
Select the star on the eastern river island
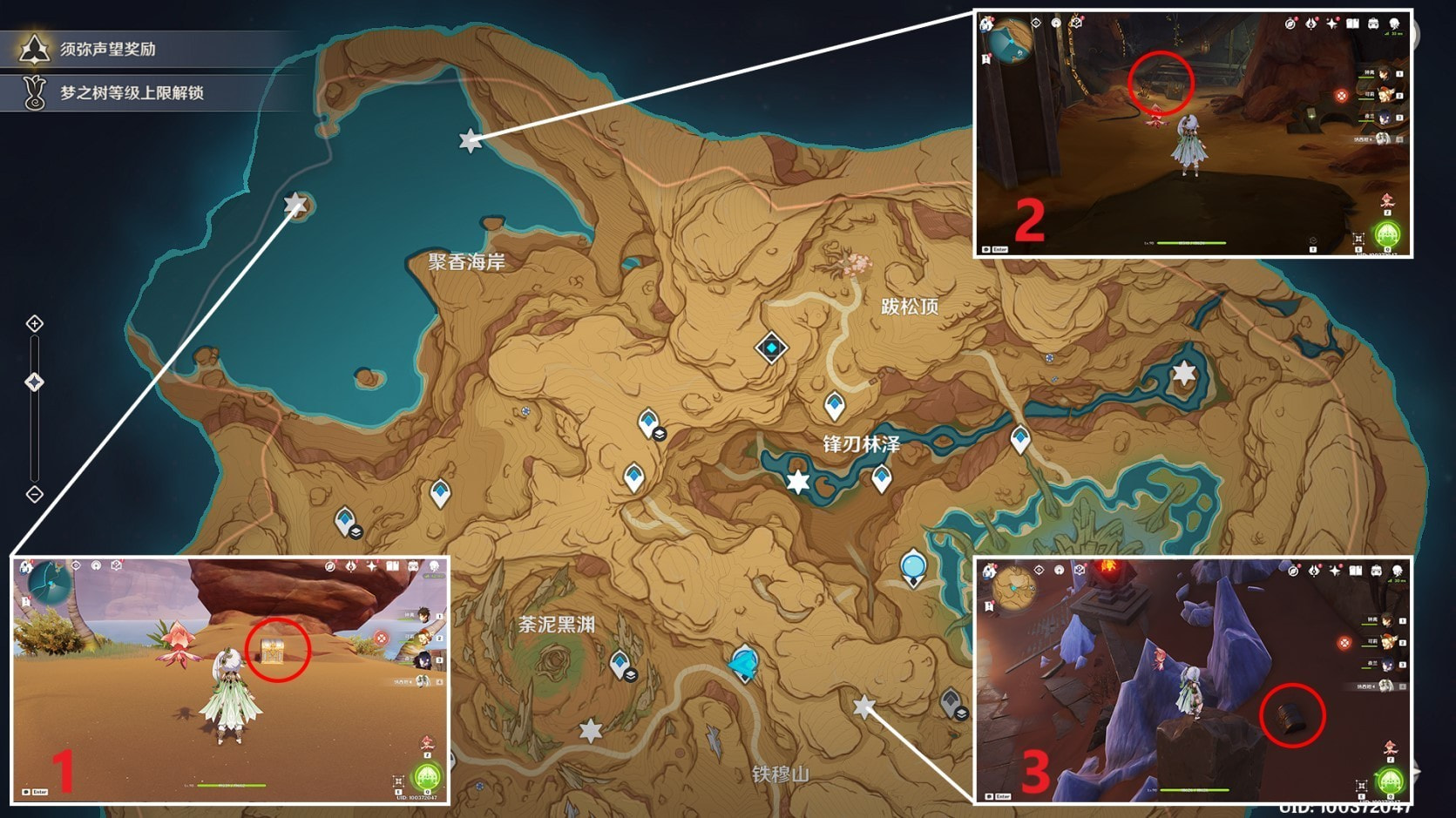tap(1183, 374)
